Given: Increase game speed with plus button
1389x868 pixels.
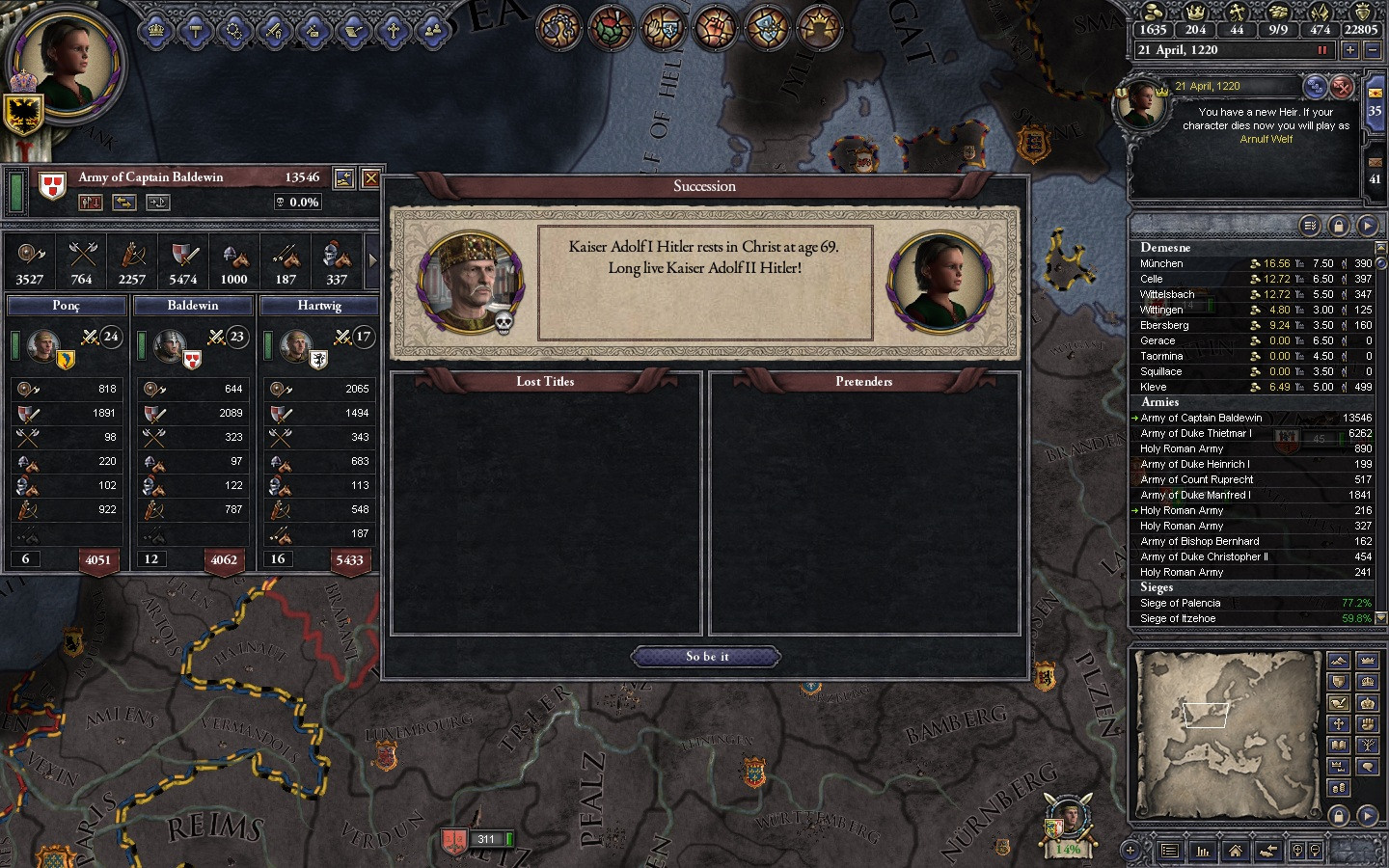Looking at the screenshot, I should (1349, 50).
